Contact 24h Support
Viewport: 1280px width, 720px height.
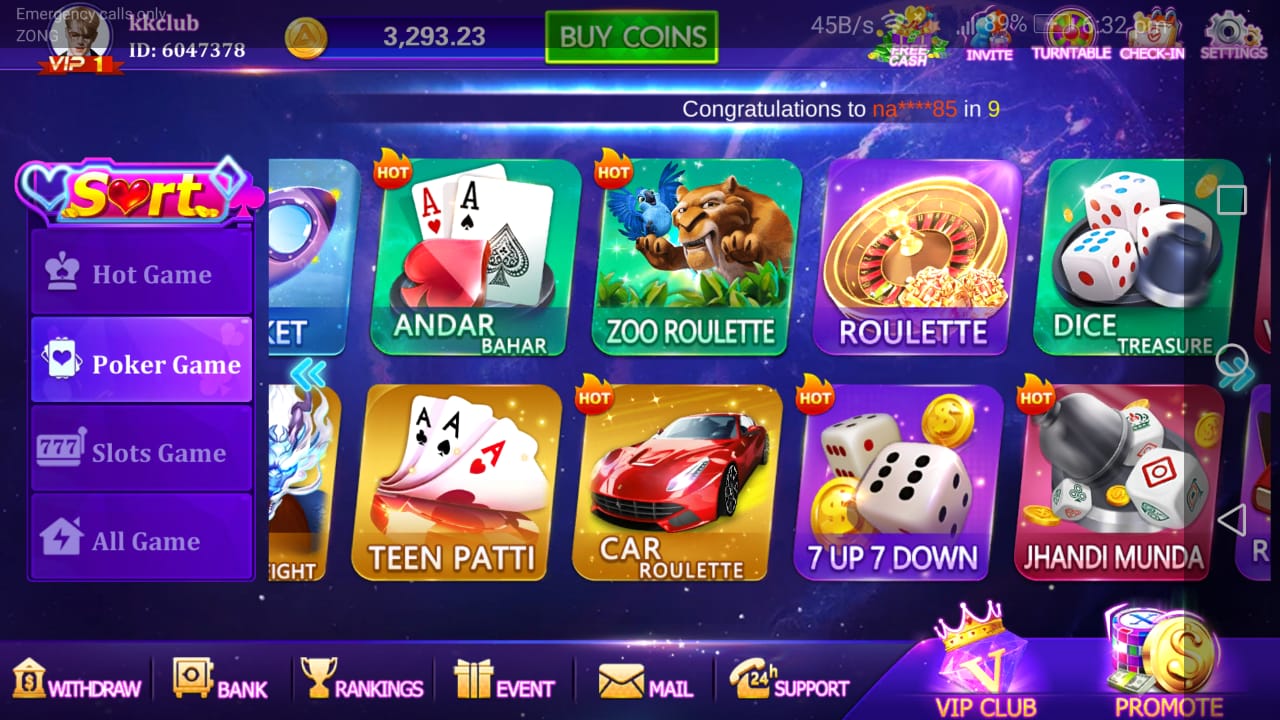(789, 681)
